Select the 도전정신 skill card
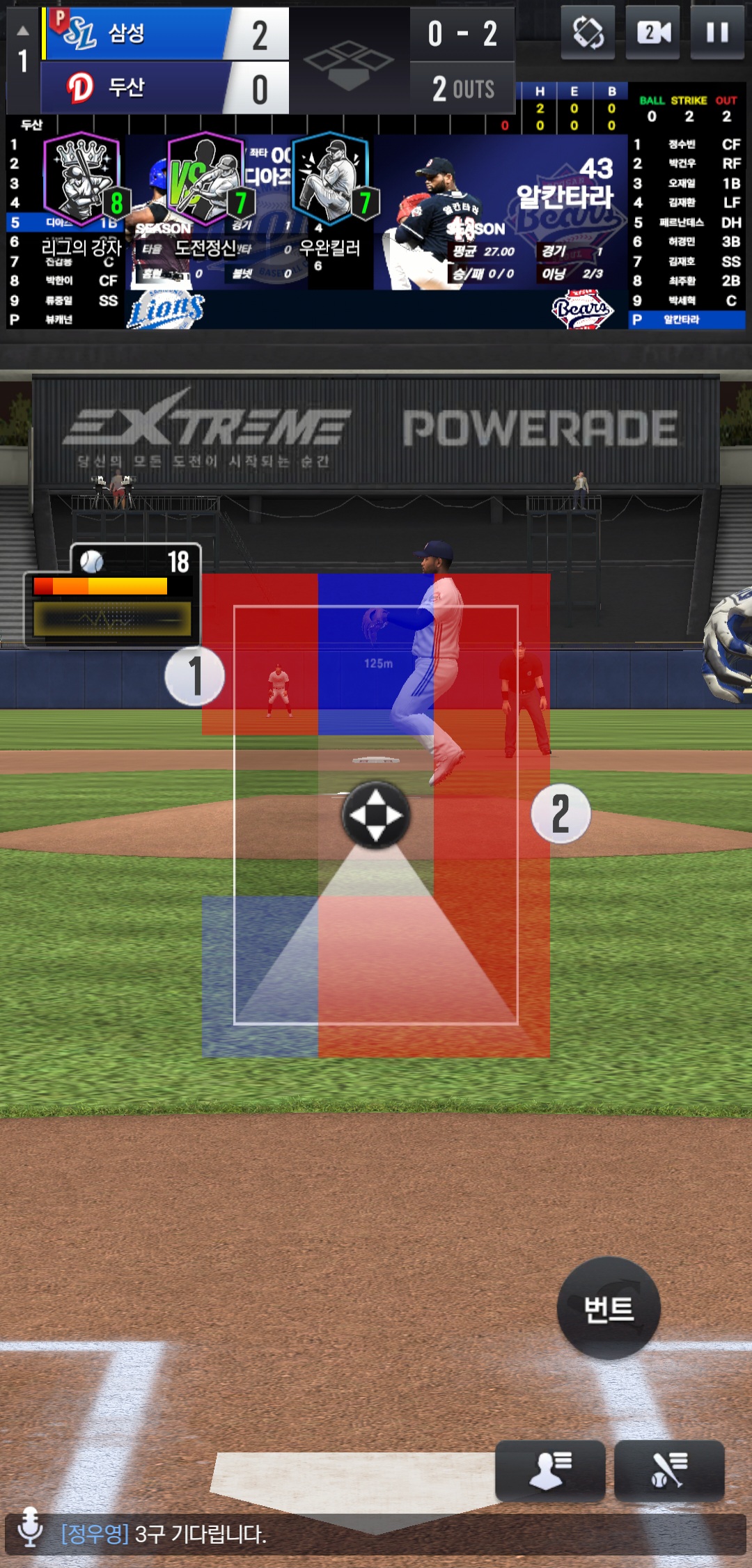Viewport: 752px width, 1568px height. 205,181
